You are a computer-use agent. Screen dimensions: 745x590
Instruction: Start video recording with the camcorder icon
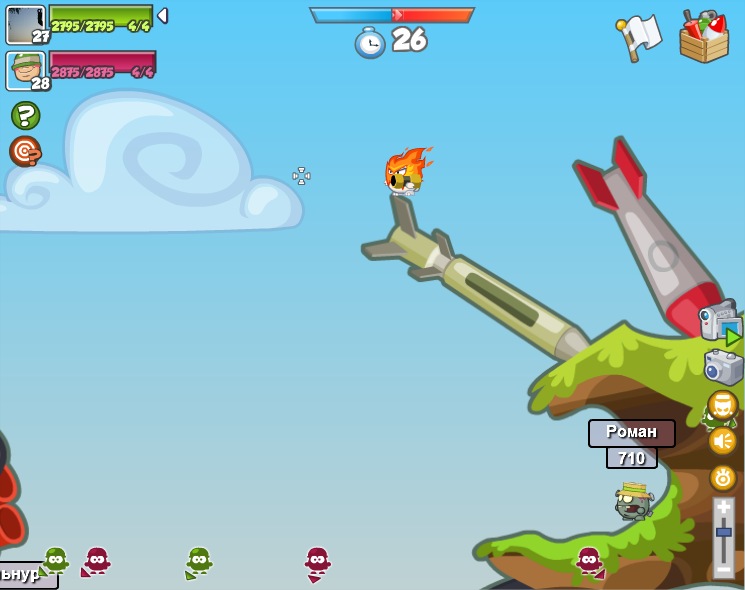point(719,322)
